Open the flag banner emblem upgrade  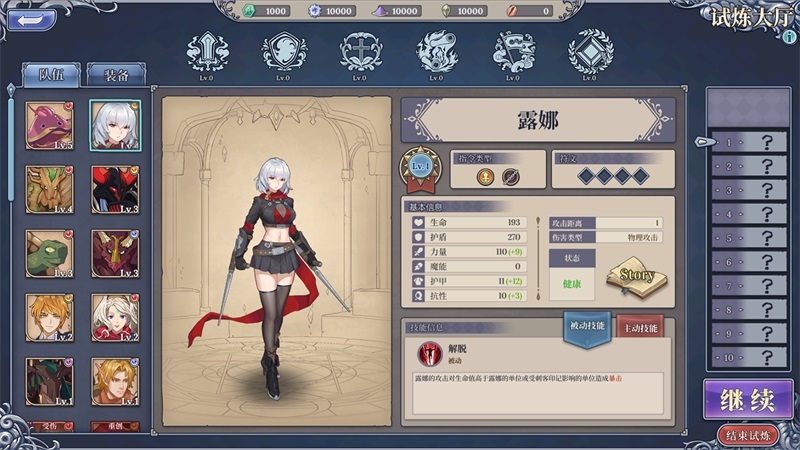(x=512, y=51)
